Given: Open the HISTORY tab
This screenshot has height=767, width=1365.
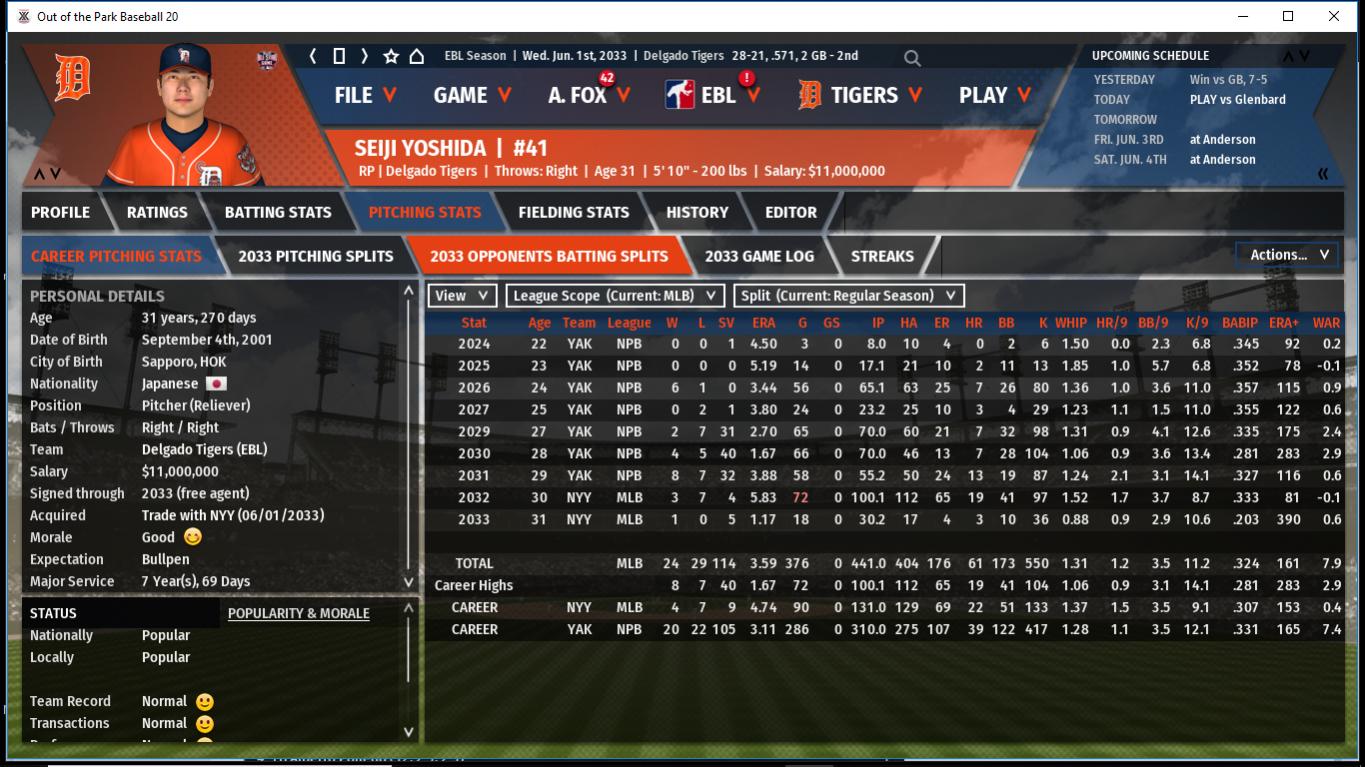Looking at the screenshot, I should tap(697, 212).
